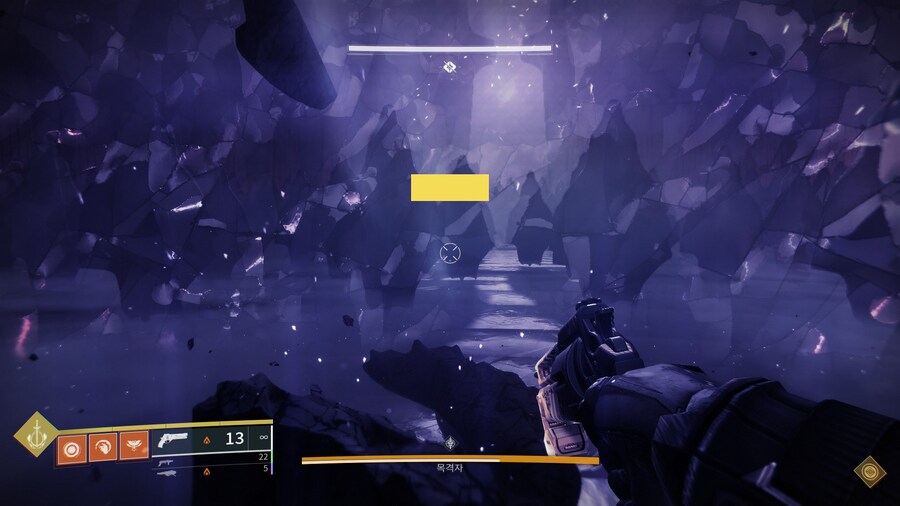Click the diamond marker above the 목격자 bar

(452, 441)
